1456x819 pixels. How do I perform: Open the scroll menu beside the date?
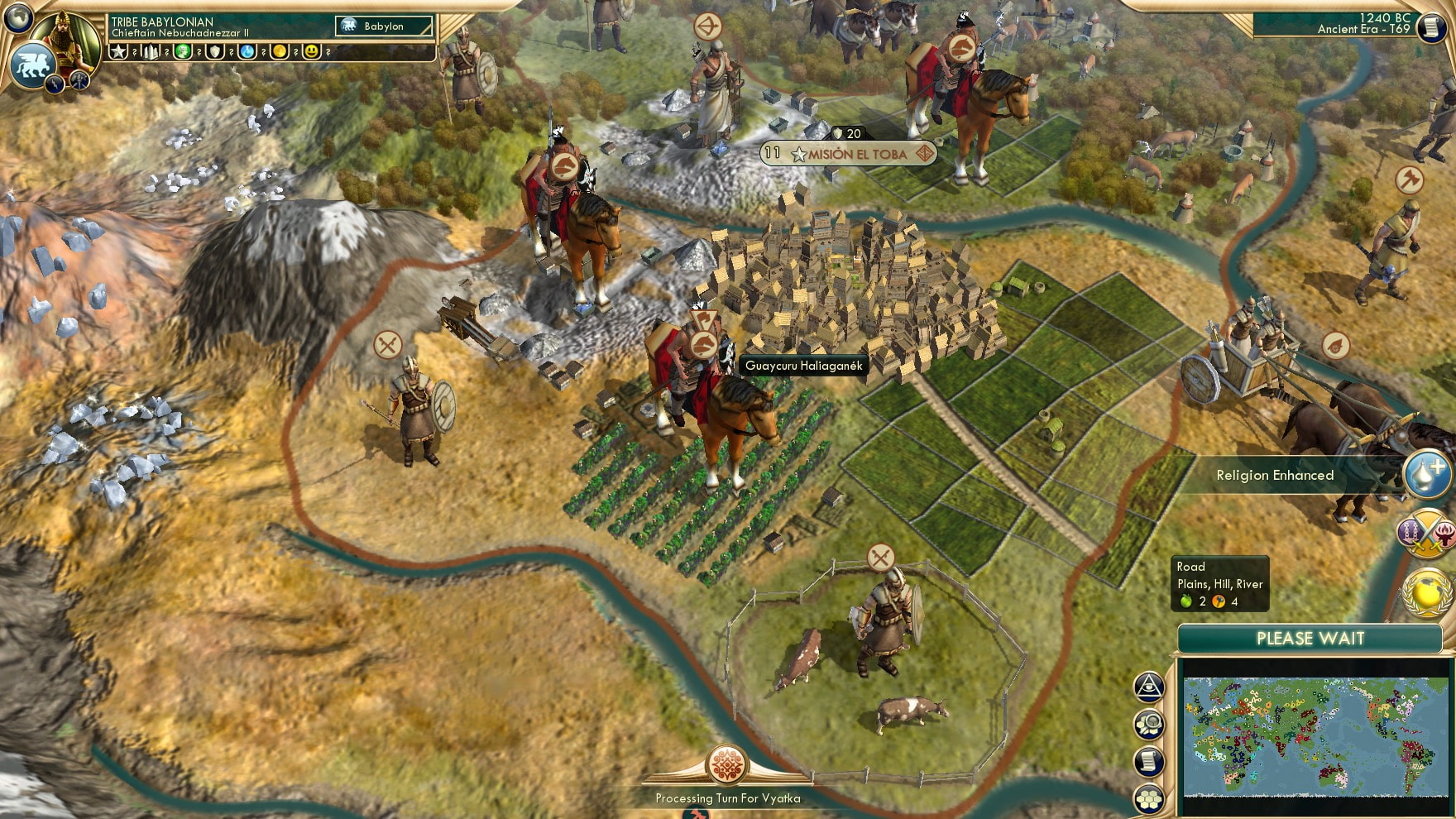pos(1430,28)
